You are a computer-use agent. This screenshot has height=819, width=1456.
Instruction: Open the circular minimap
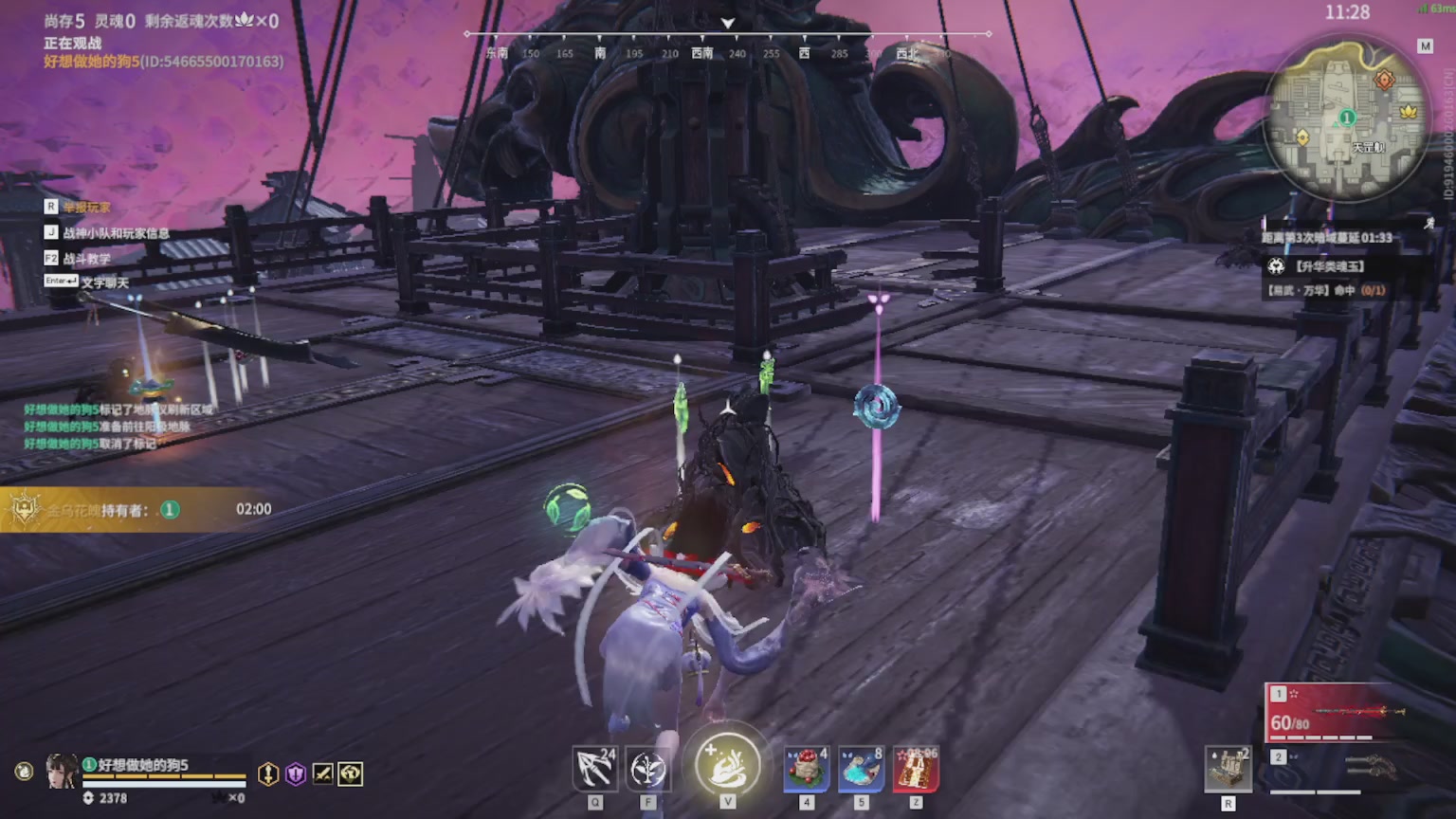1346,118
